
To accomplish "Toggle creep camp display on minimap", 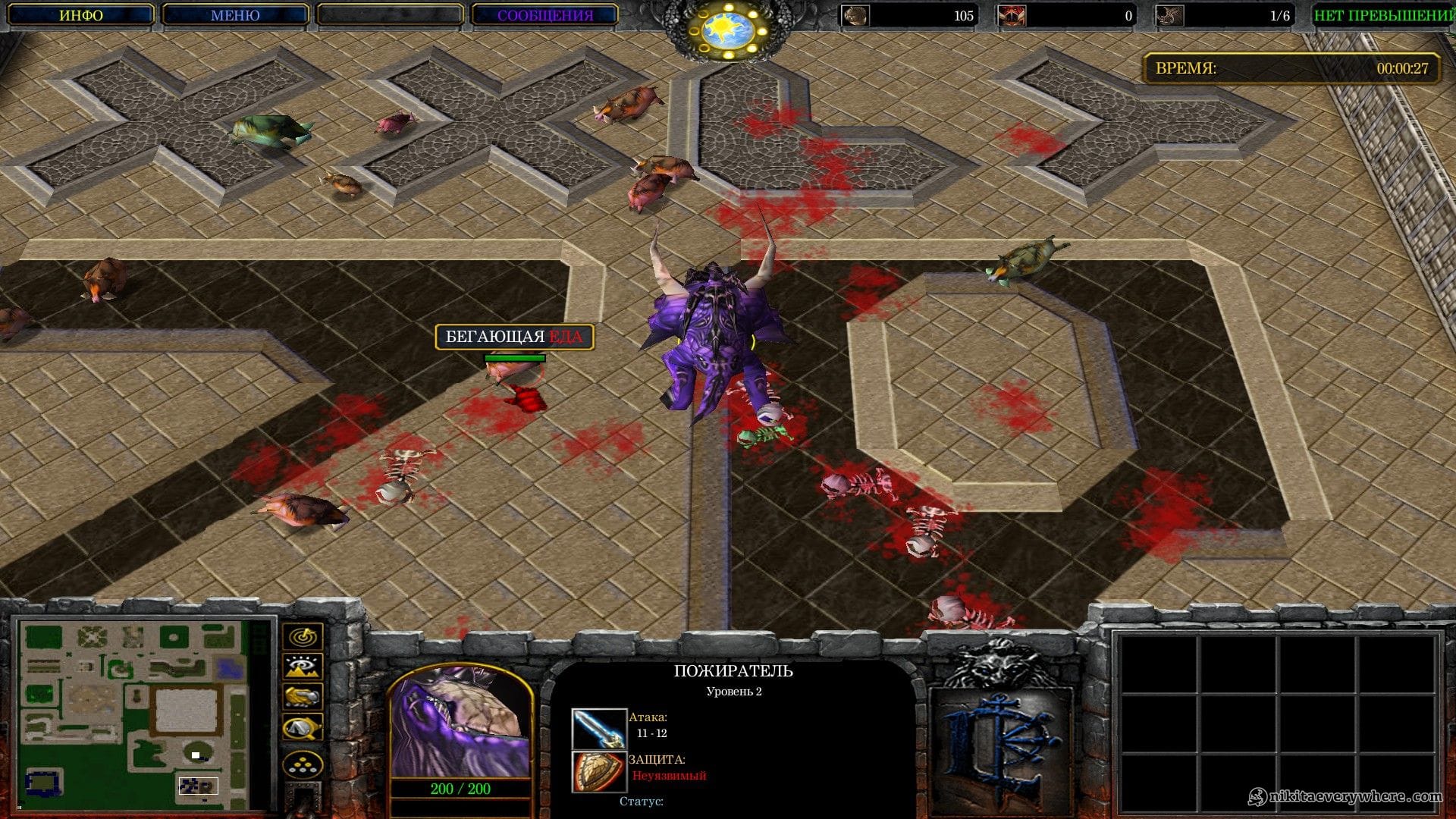I will (303, 728).
